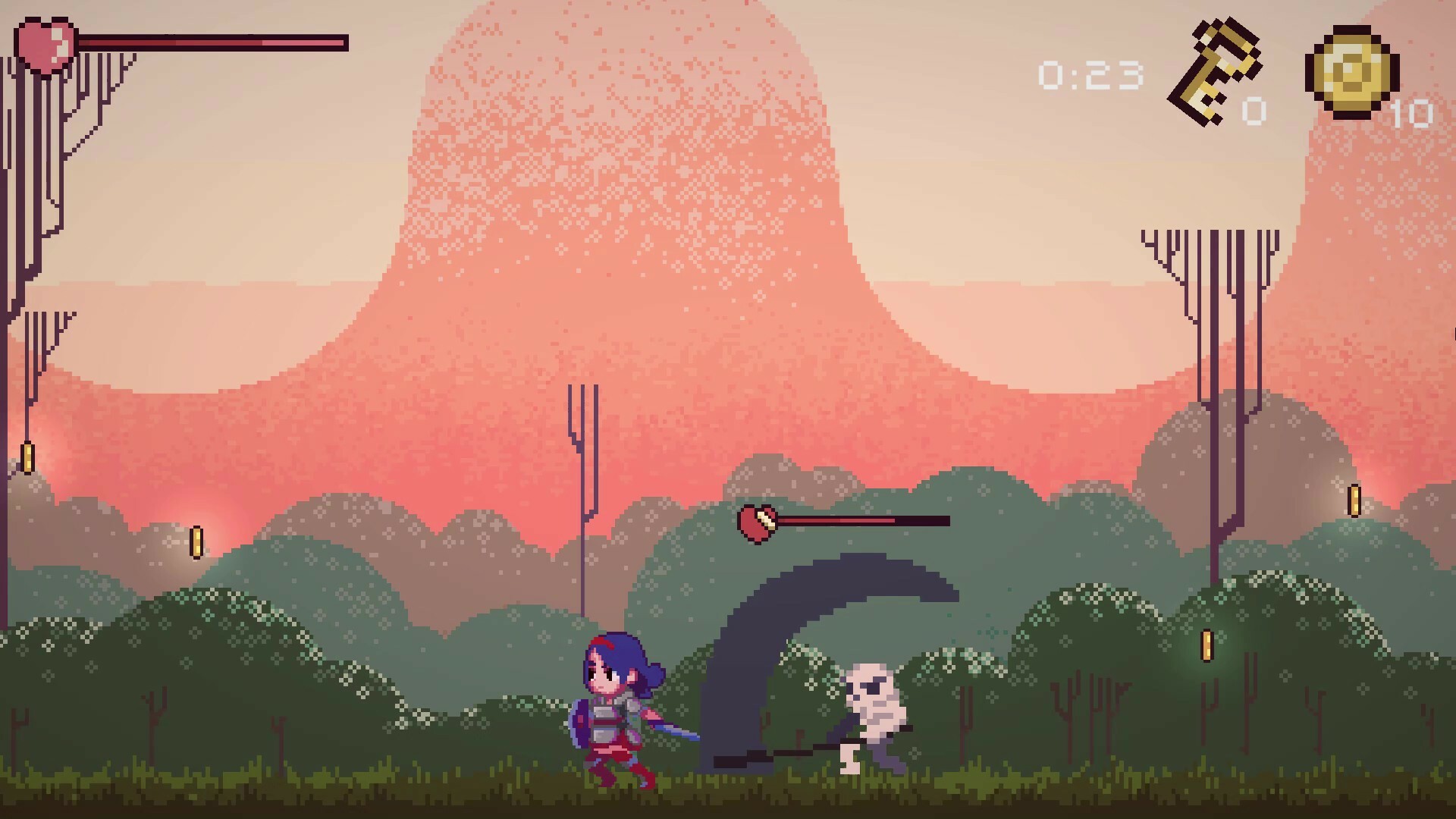Click the enemy's floating heart icon

pos(758,523)
